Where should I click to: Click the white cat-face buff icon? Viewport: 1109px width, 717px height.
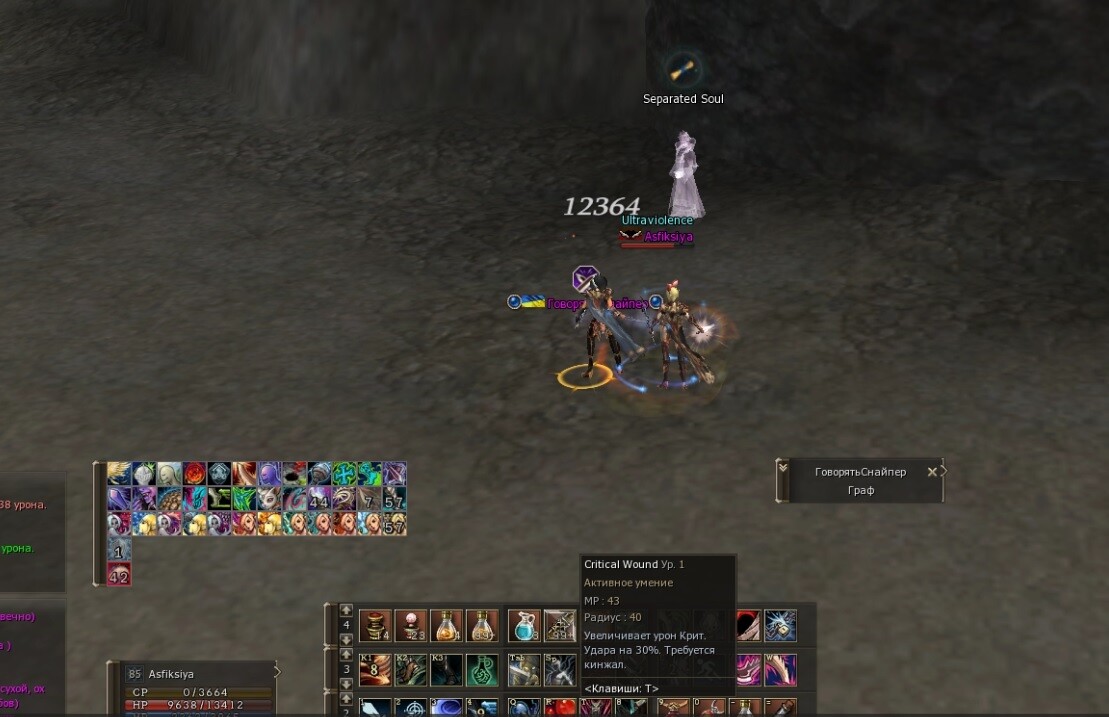pos(269,499)
